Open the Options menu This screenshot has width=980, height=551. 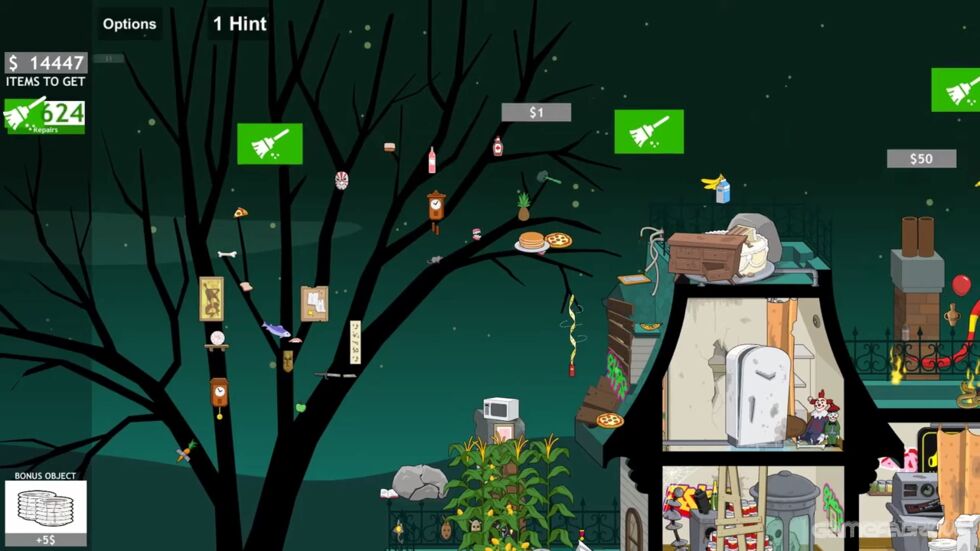pos(130,24)
